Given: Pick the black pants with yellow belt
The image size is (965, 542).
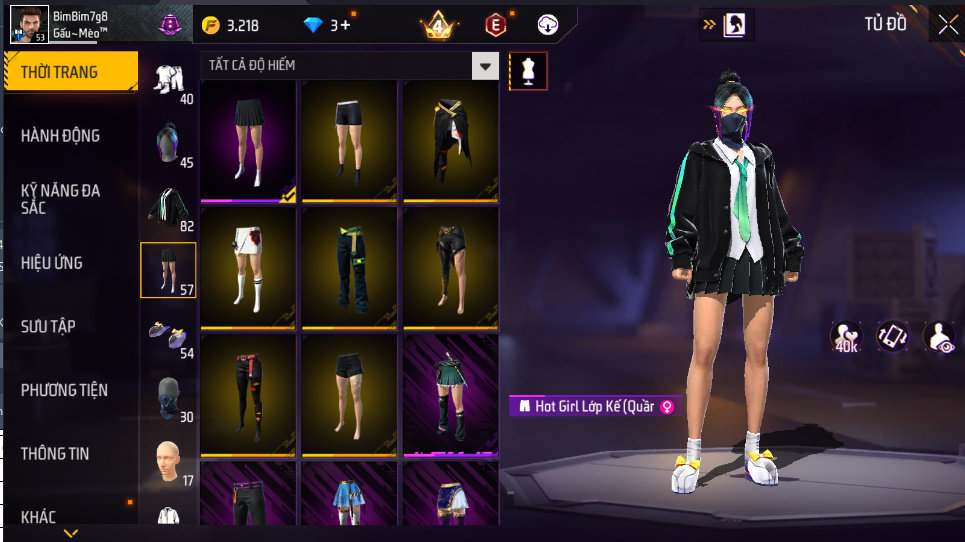Looking at the screenshot, I should click(349, 266).
